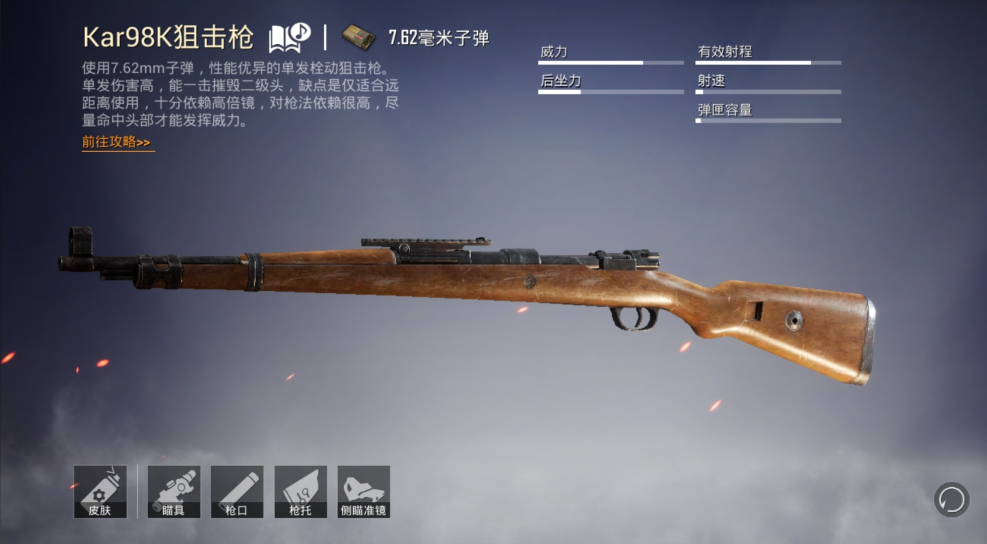The width and height of the screenshot is (987, 544).
Task: Choose the 枪口 muzzle attachment slot
Action: (x=237, y=492)
